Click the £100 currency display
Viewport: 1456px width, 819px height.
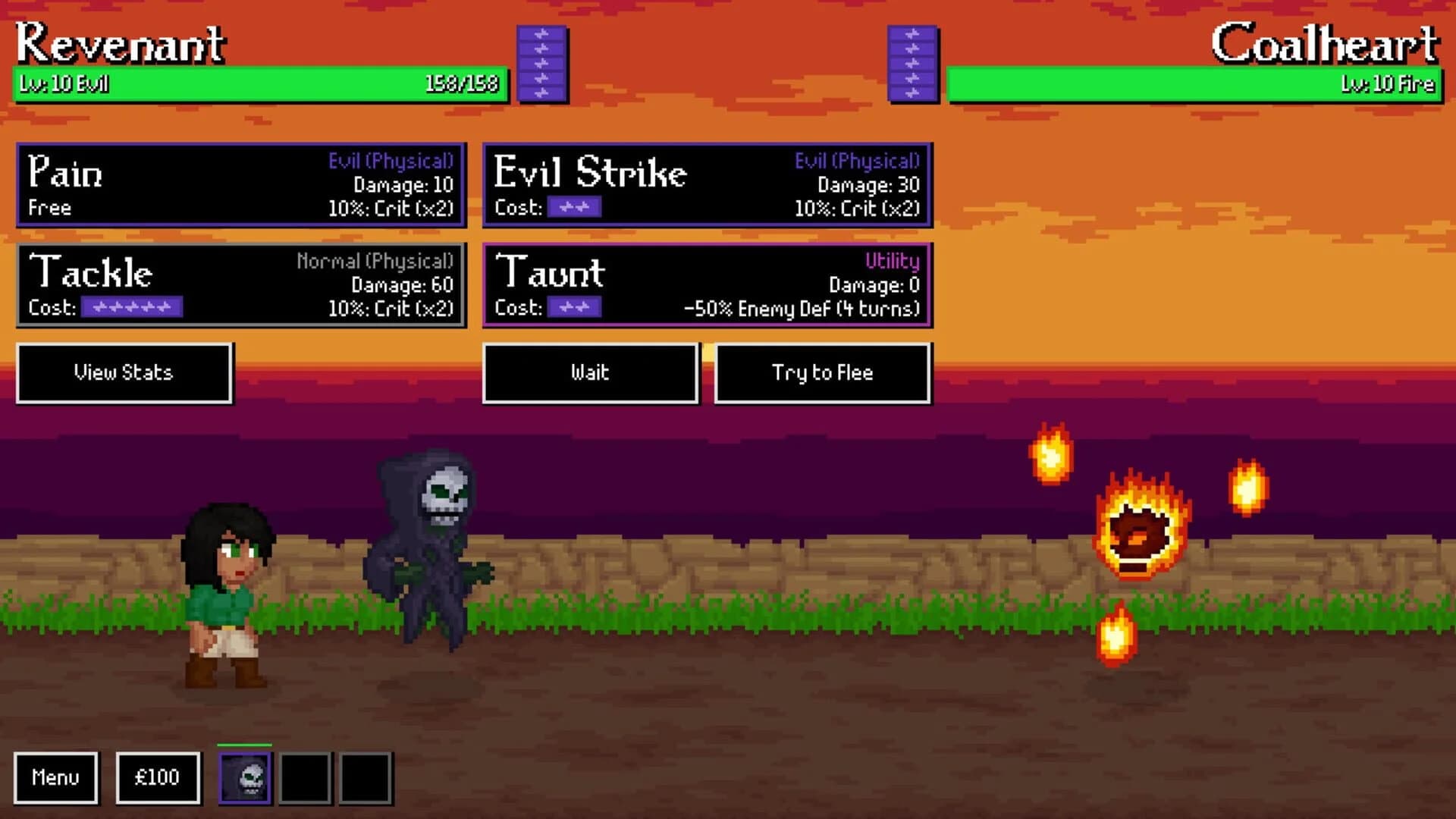(157, 777)
